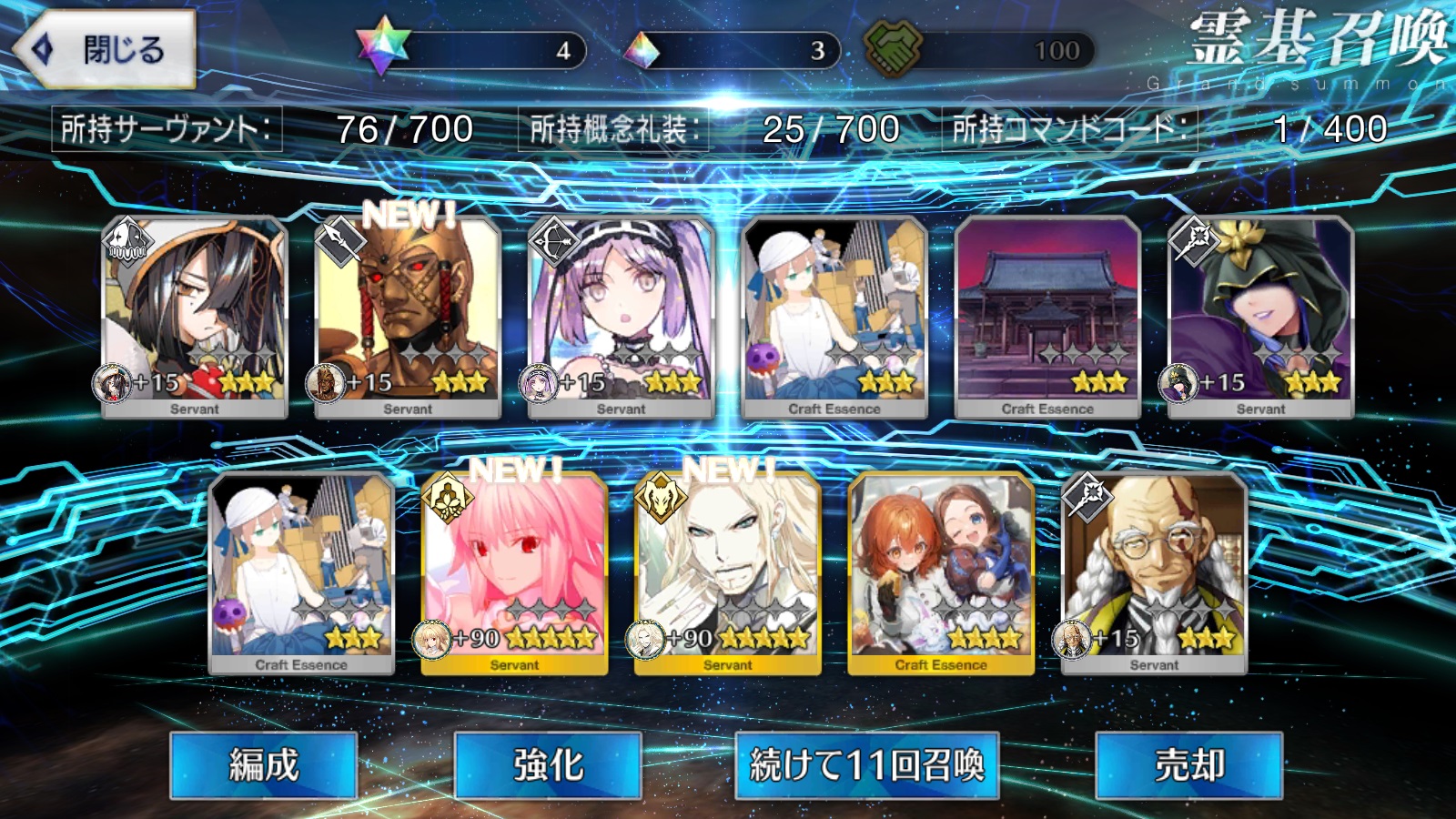Close the summon results with 閉じる

pyautogui.click(x=106, y=49)
